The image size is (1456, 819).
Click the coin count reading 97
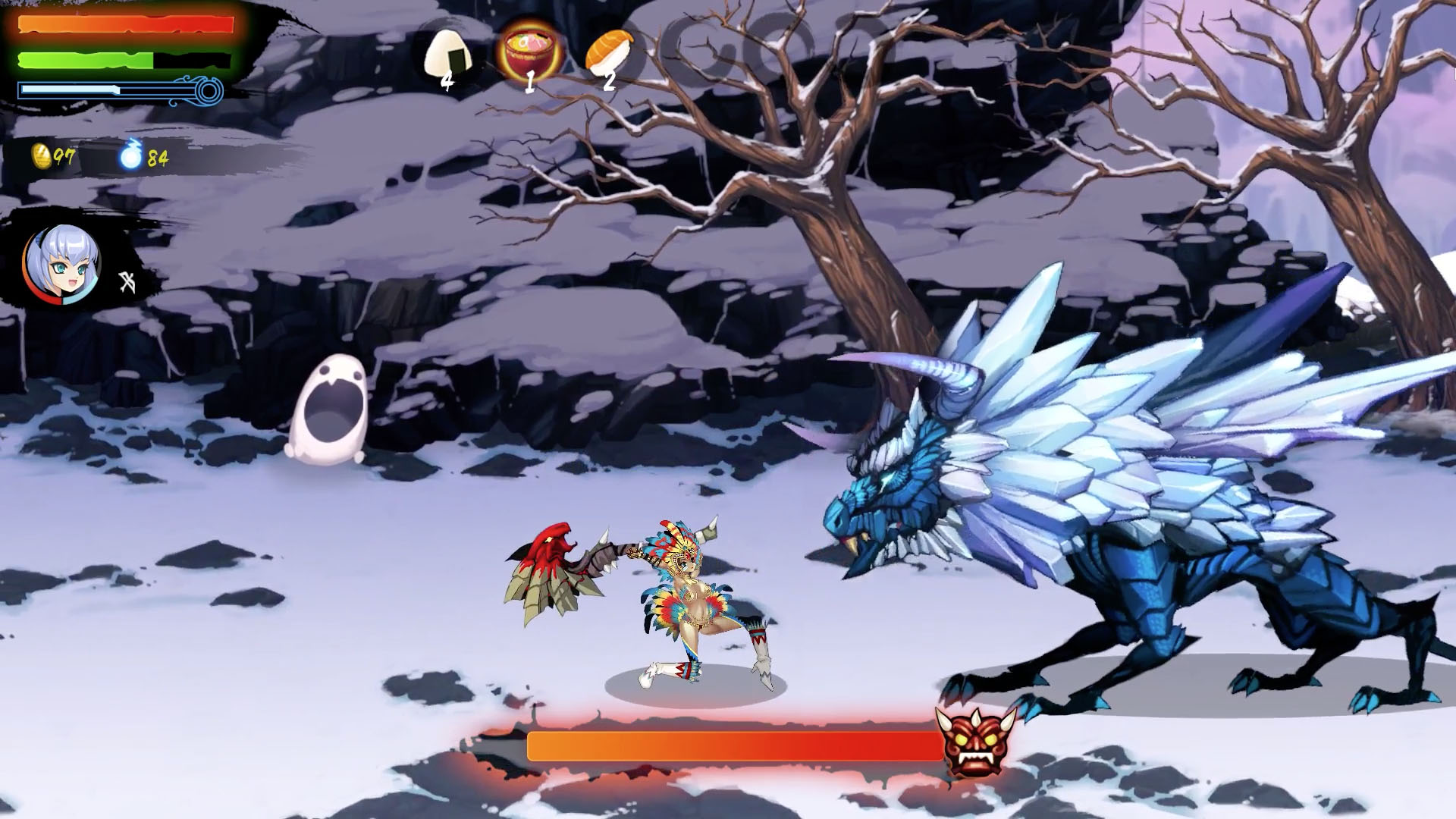pyautogui.click(x=62, y=157)
